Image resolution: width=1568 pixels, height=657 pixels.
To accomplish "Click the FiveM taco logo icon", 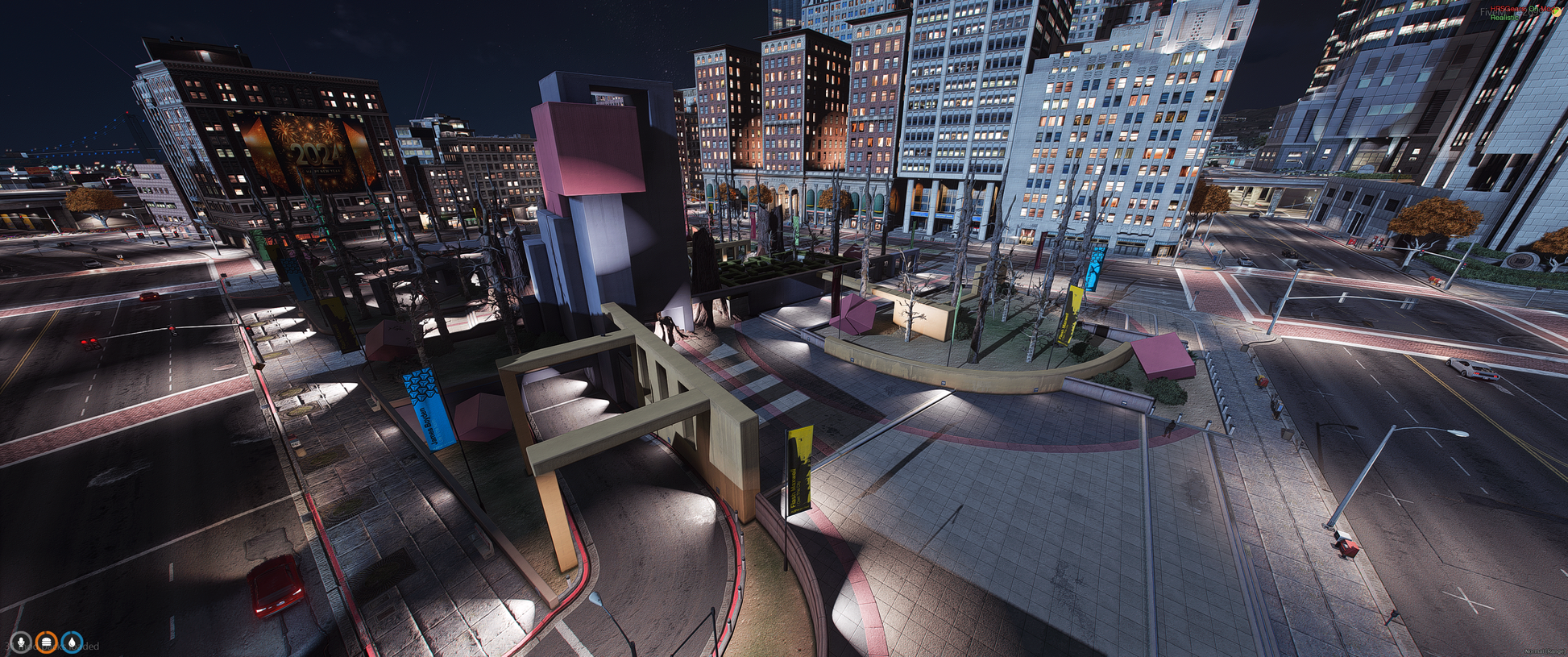I will pyautogui.click(x=1556, y=12).
